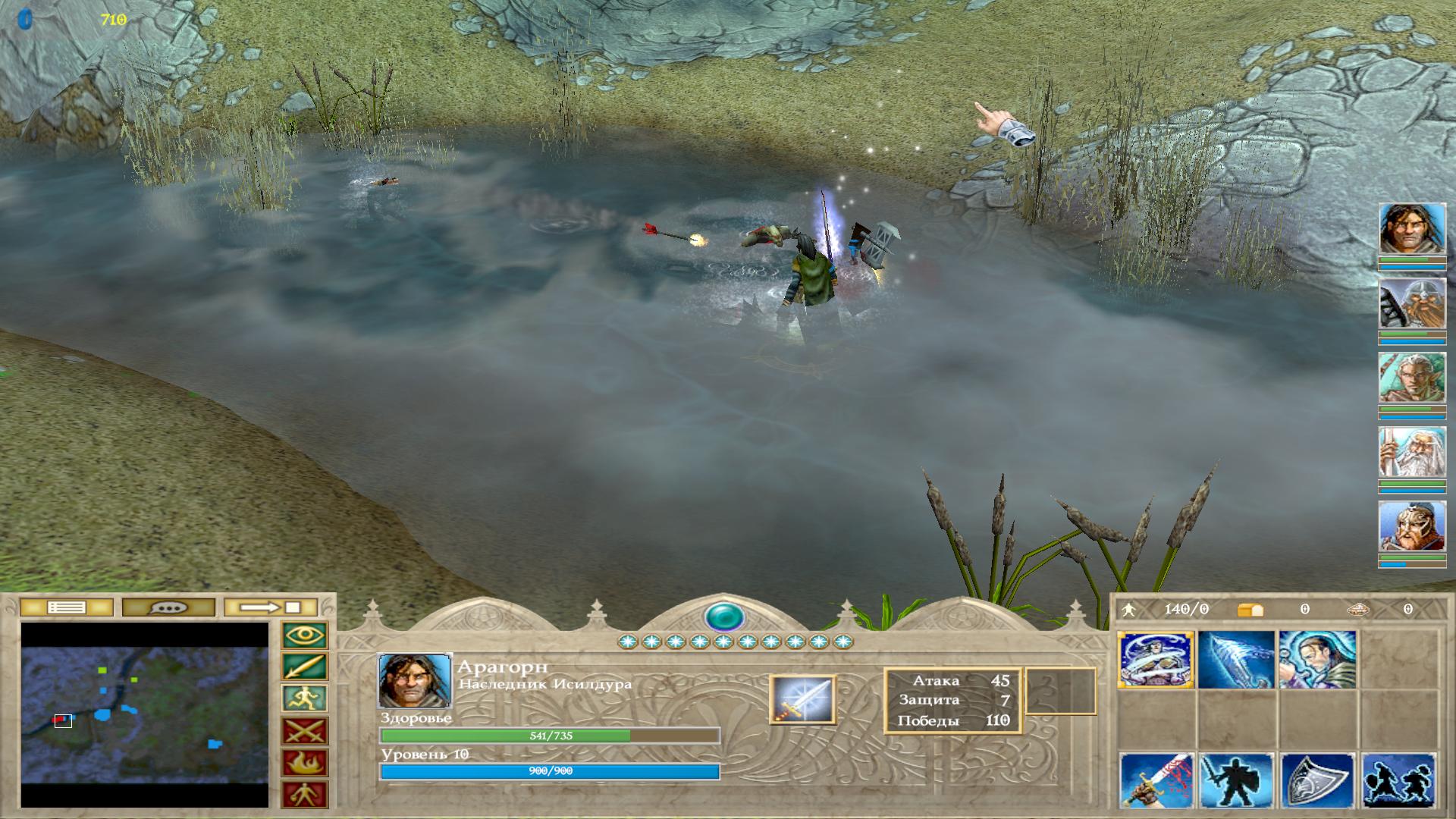Viewport: 1456px width, 819px height.
Task: Open the objectives list button
Action: pos(67,607)
